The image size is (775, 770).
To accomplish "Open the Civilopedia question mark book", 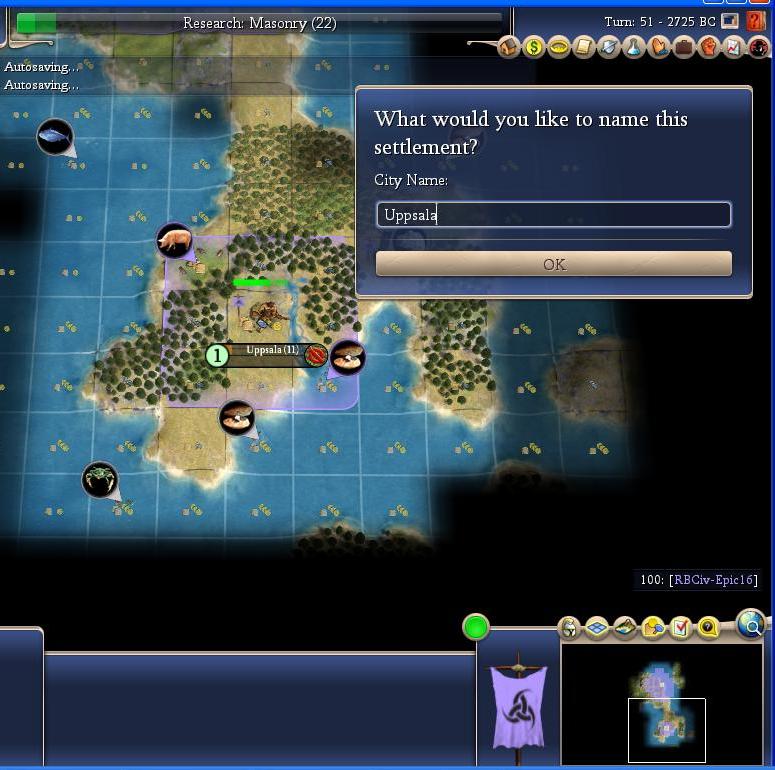I will [x=756, y=21].
